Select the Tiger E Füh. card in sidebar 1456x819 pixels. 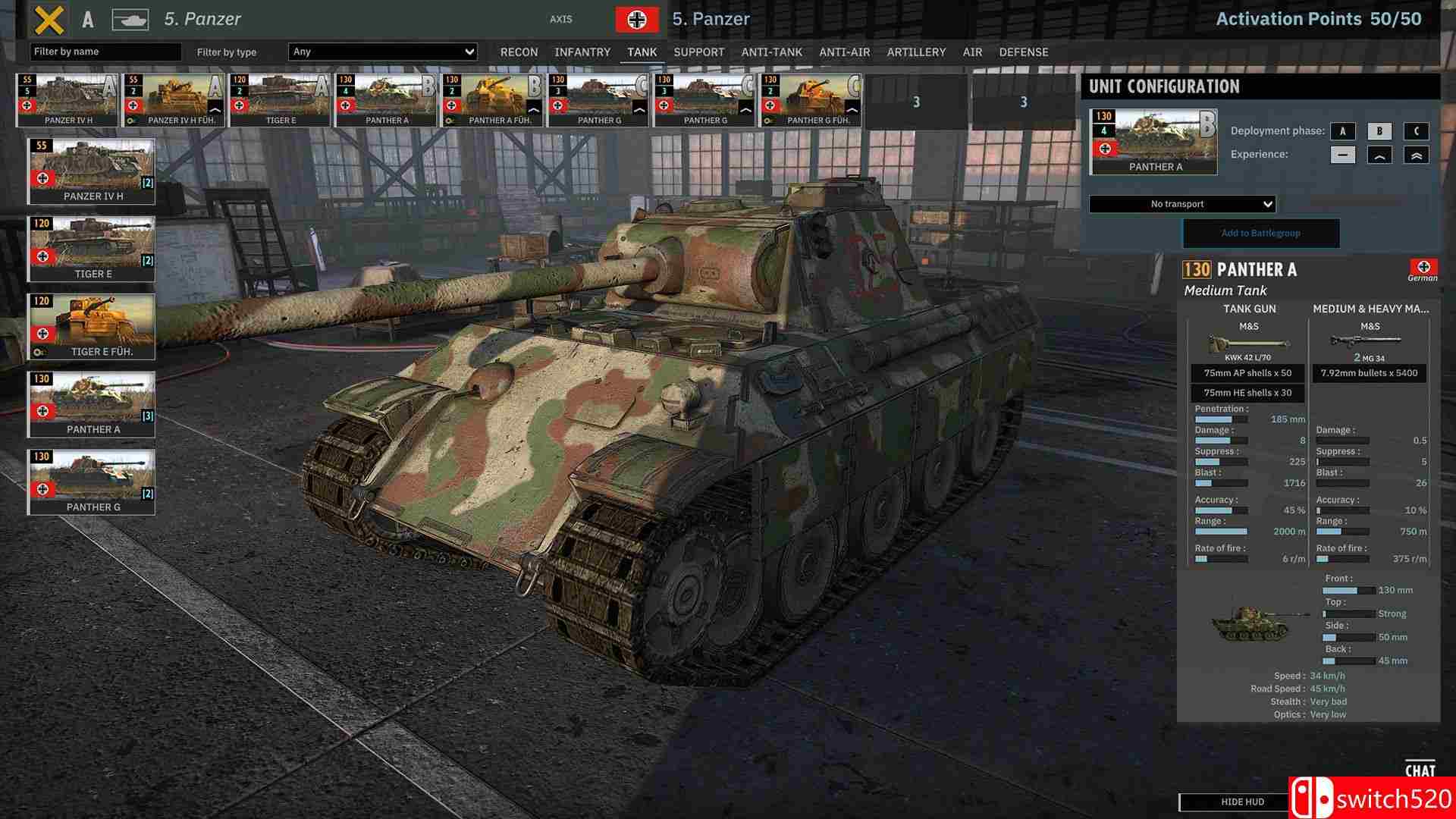[92, 326]
